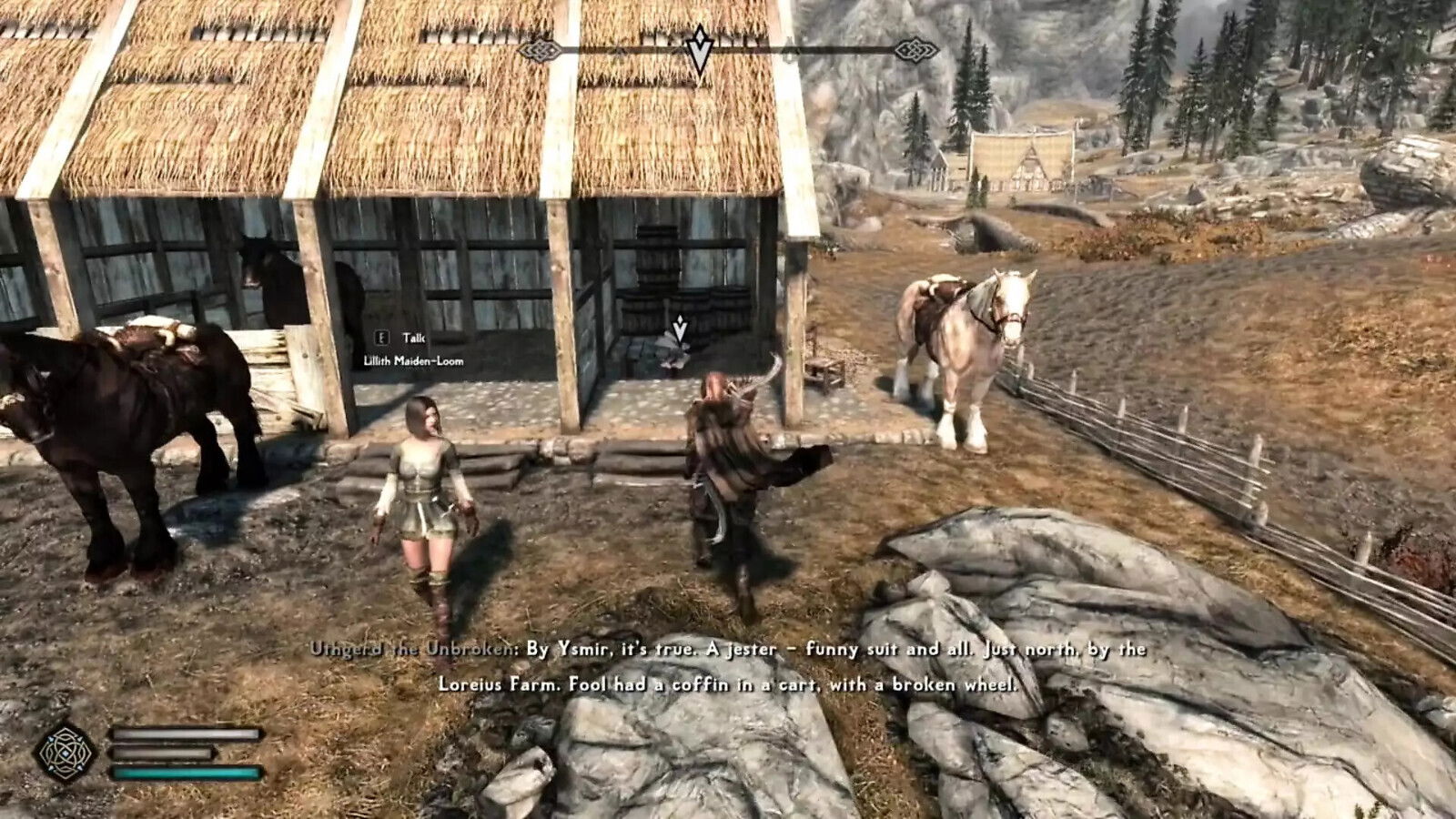This screenshot has height=819, width=1456.
Task: Click the Loreius Farm text in the subtitle
Action: pos(498,681)
